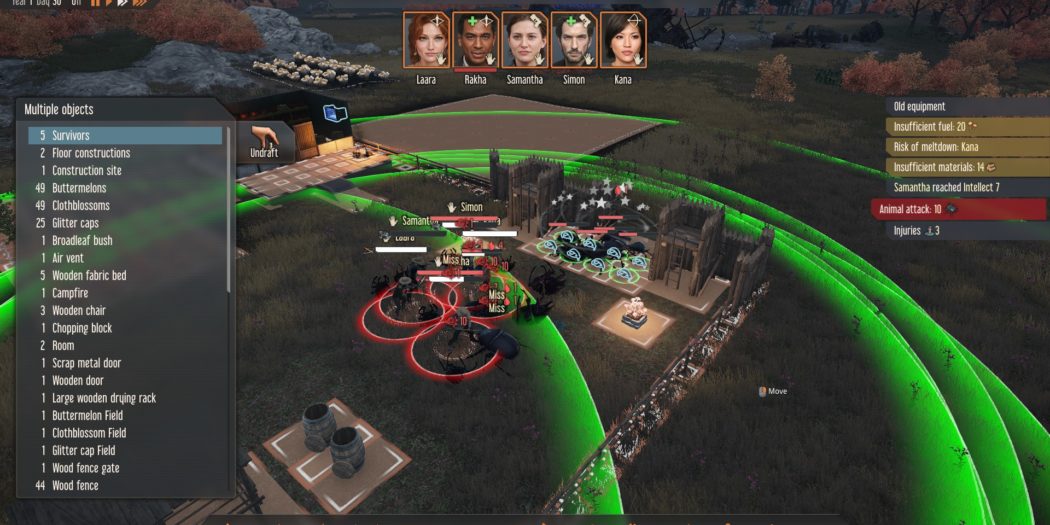Viewport: 1050px width, 525px height.
Task: View the Injuries notification
Action: pyautogui.click(x=960, y=231)
